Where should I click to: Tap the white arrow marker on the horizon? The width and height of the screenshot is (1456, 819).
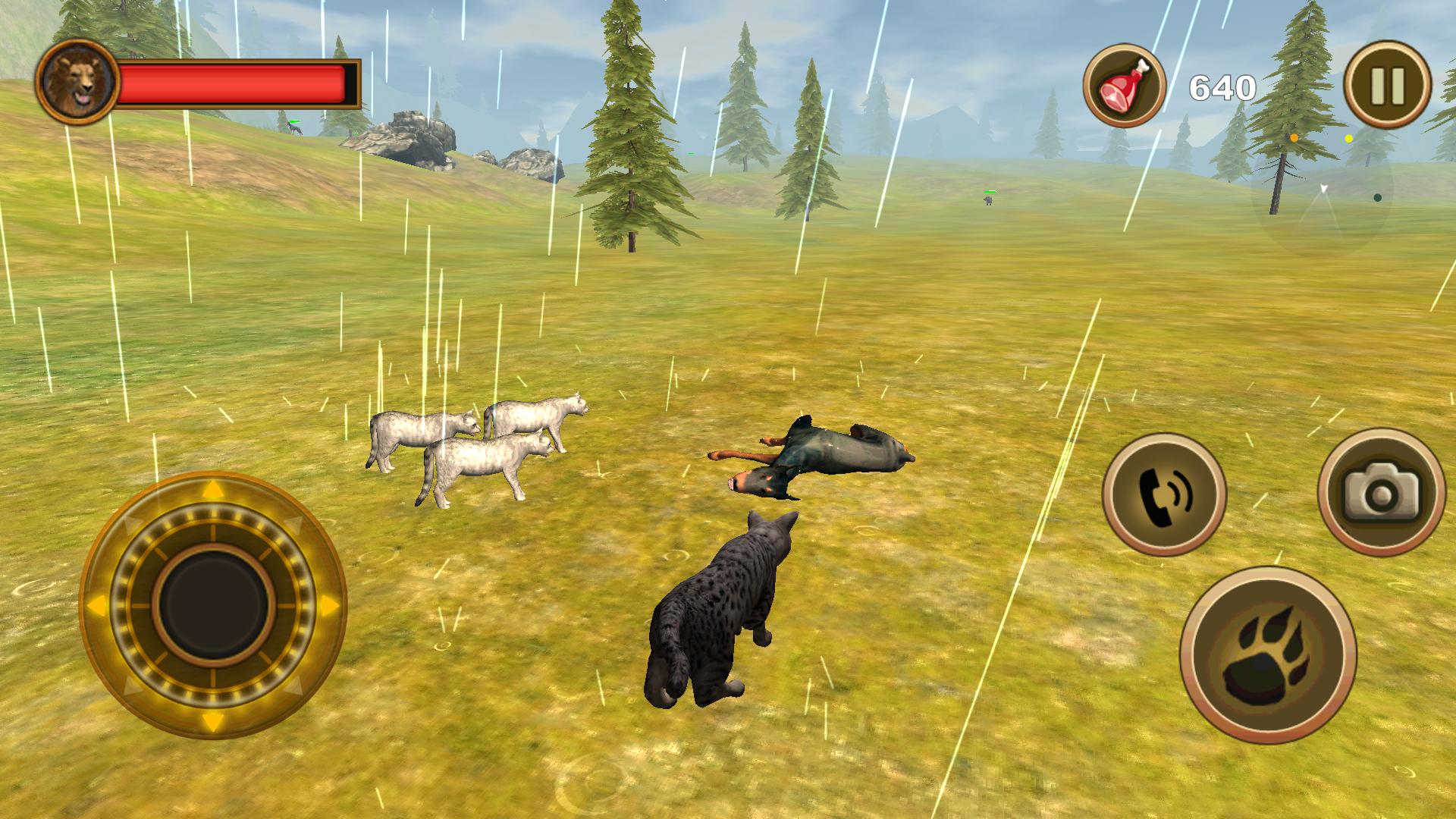pos(1323,189)
